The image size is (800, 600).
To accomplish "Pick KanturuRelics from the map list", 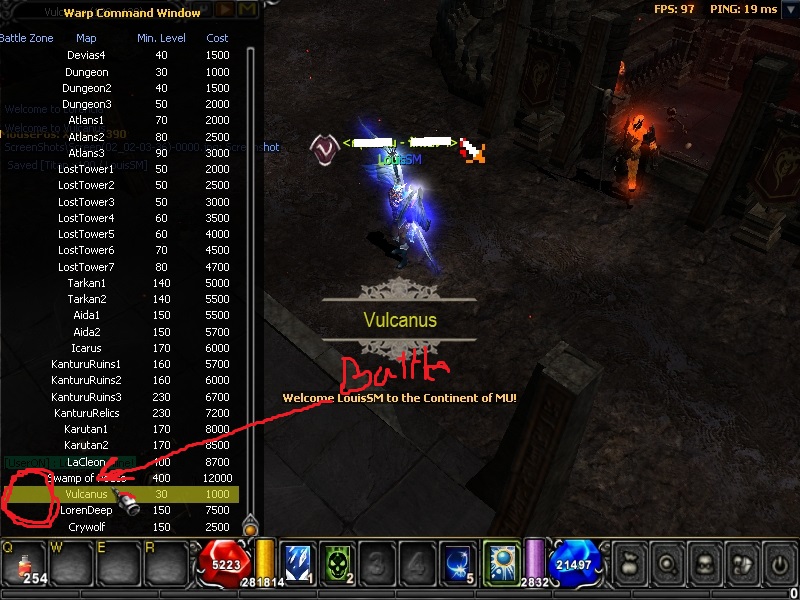I will (x=86, y=412).
